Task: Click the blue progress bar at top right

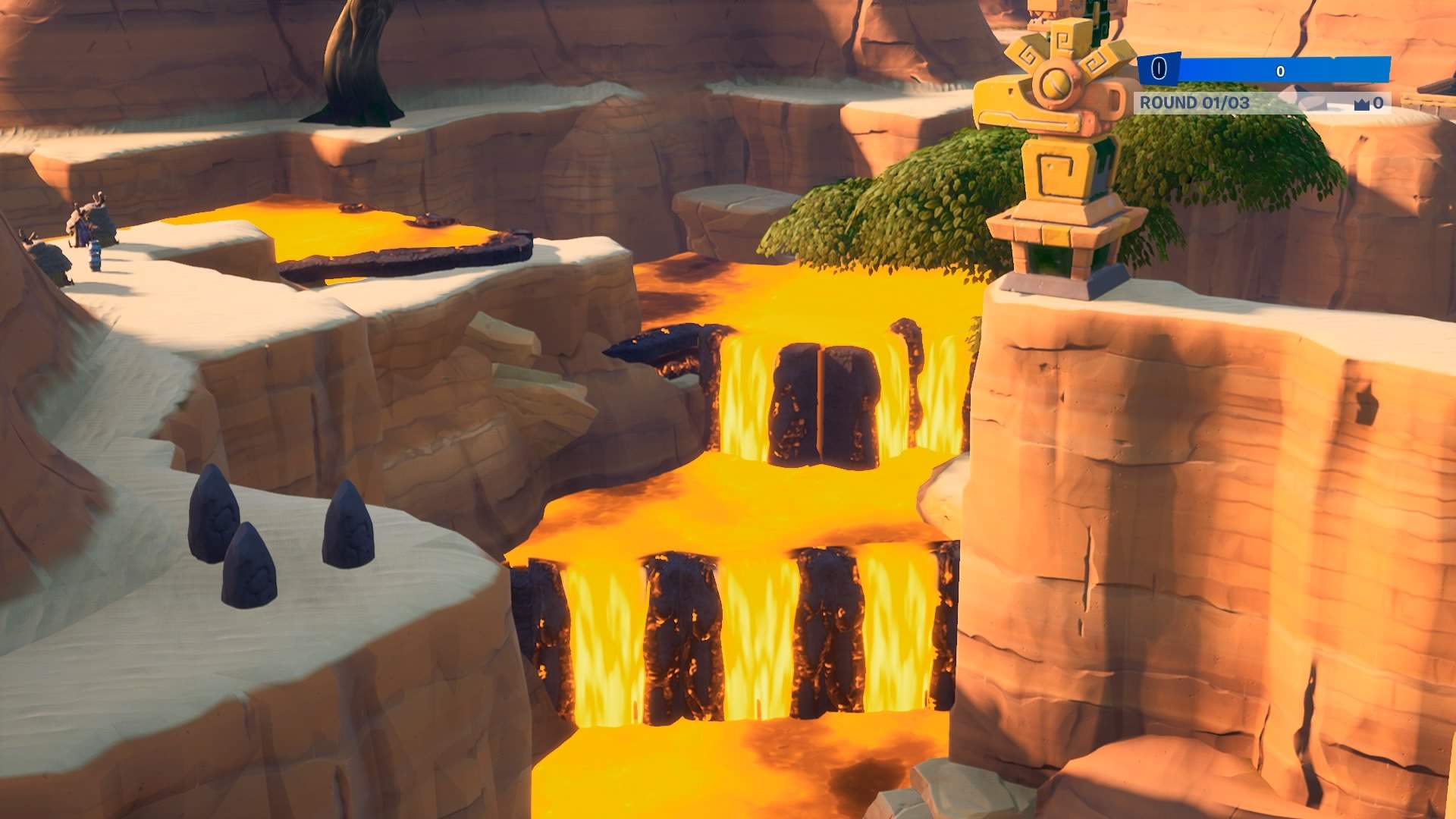Action: tap(1289, 68)
